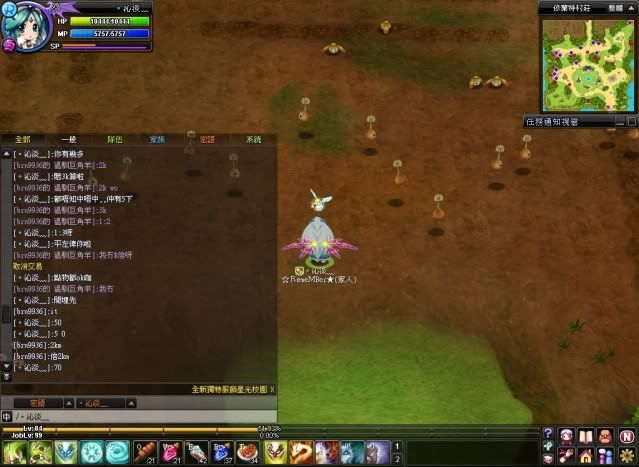Close the scrolling announcement with the X
The width and height of the screenshot is (639, 467).
272,389
